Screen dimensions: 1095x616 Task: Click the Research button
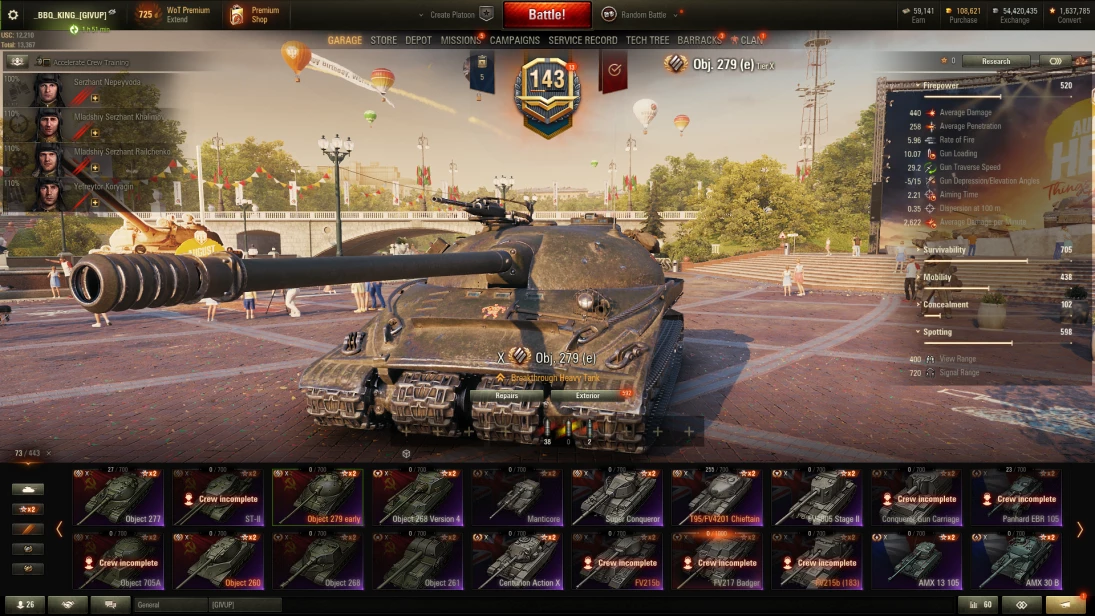(995, 61)
